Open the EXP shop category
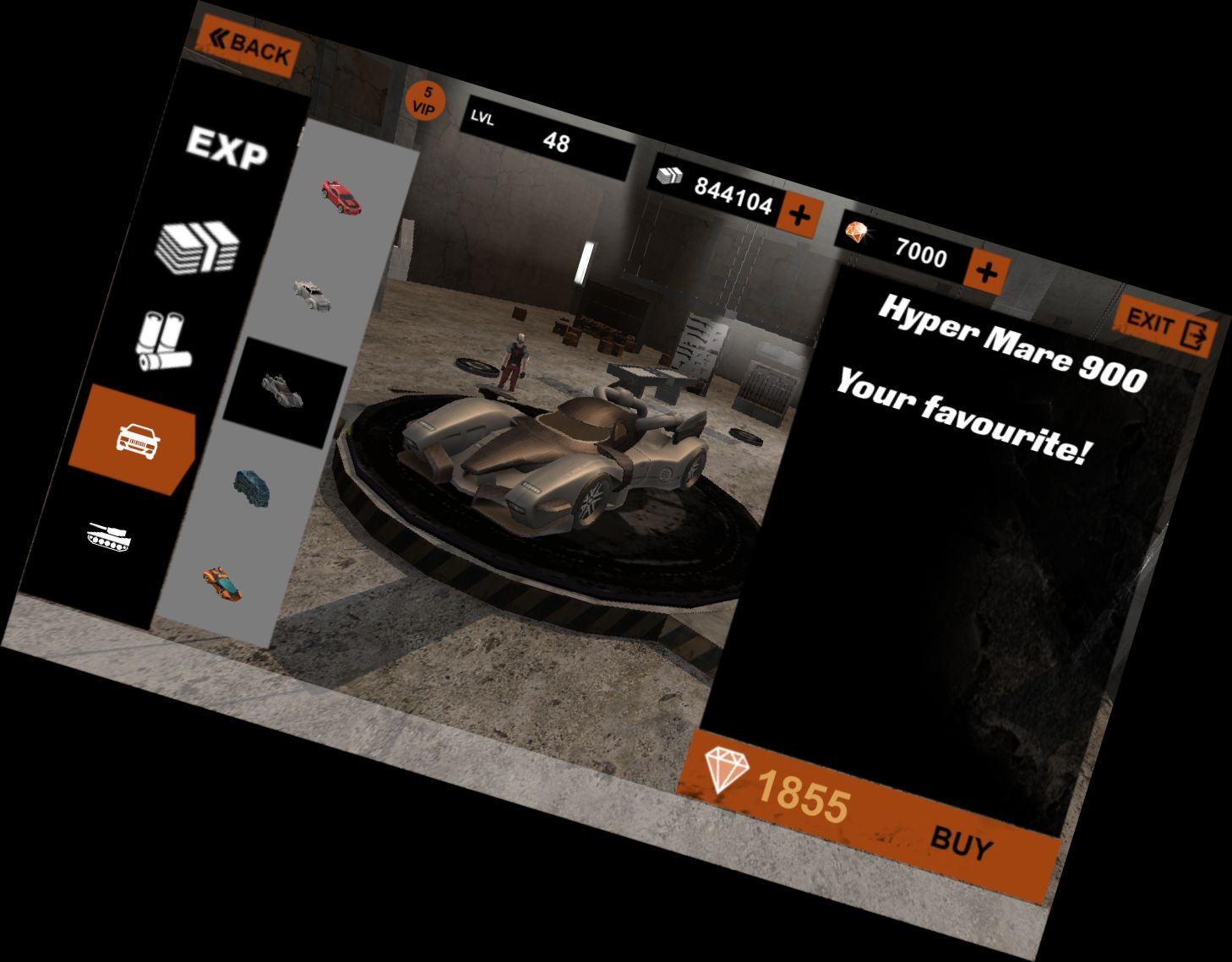 (x=226, y=149)
